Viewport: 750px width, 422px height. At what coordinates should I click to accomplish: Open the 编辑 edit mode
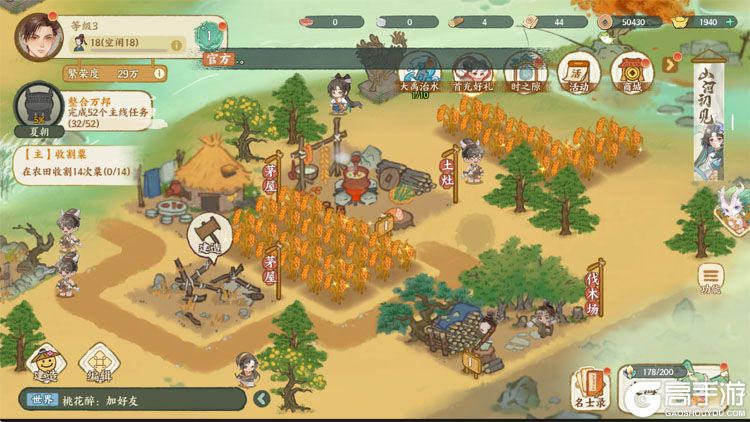click(x=98, y=366)
